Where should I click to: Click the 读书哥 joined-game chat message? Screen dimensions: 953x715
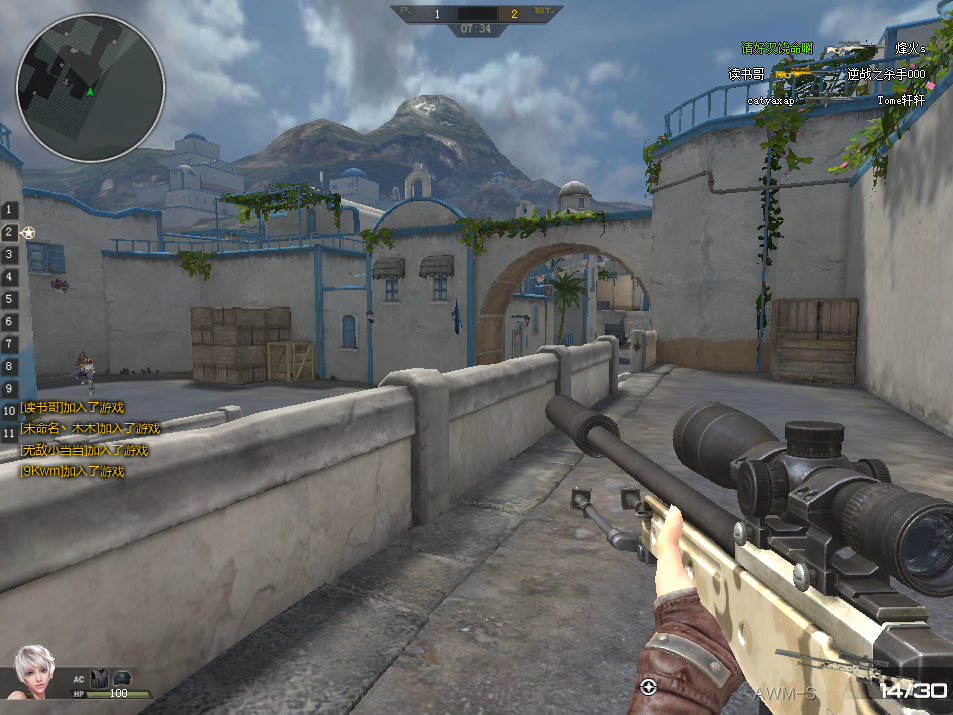(73, 407)
